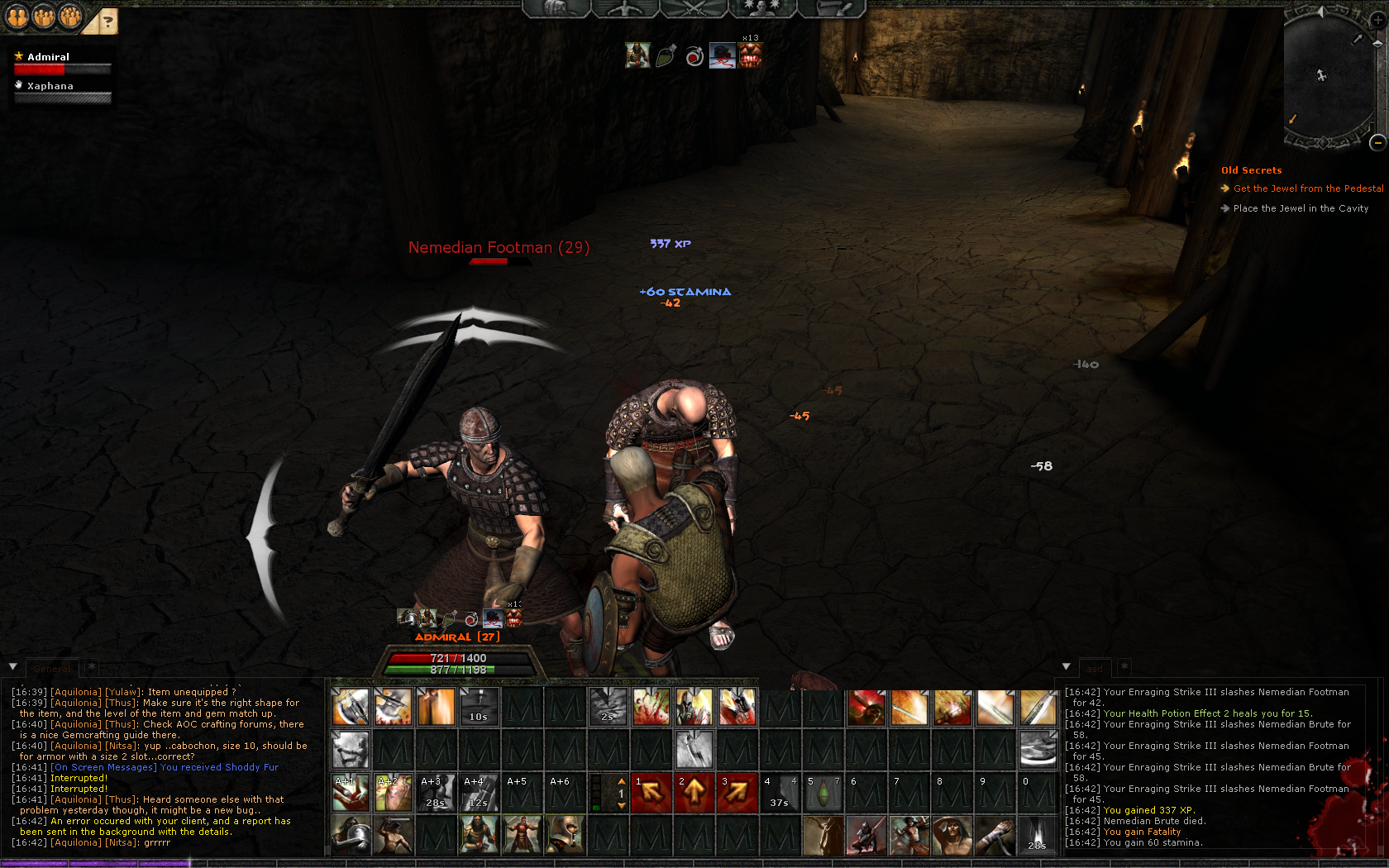This screenshot has width=1389, height=868.
Task: Select party member Admiral
Action: tap(48, 57)
